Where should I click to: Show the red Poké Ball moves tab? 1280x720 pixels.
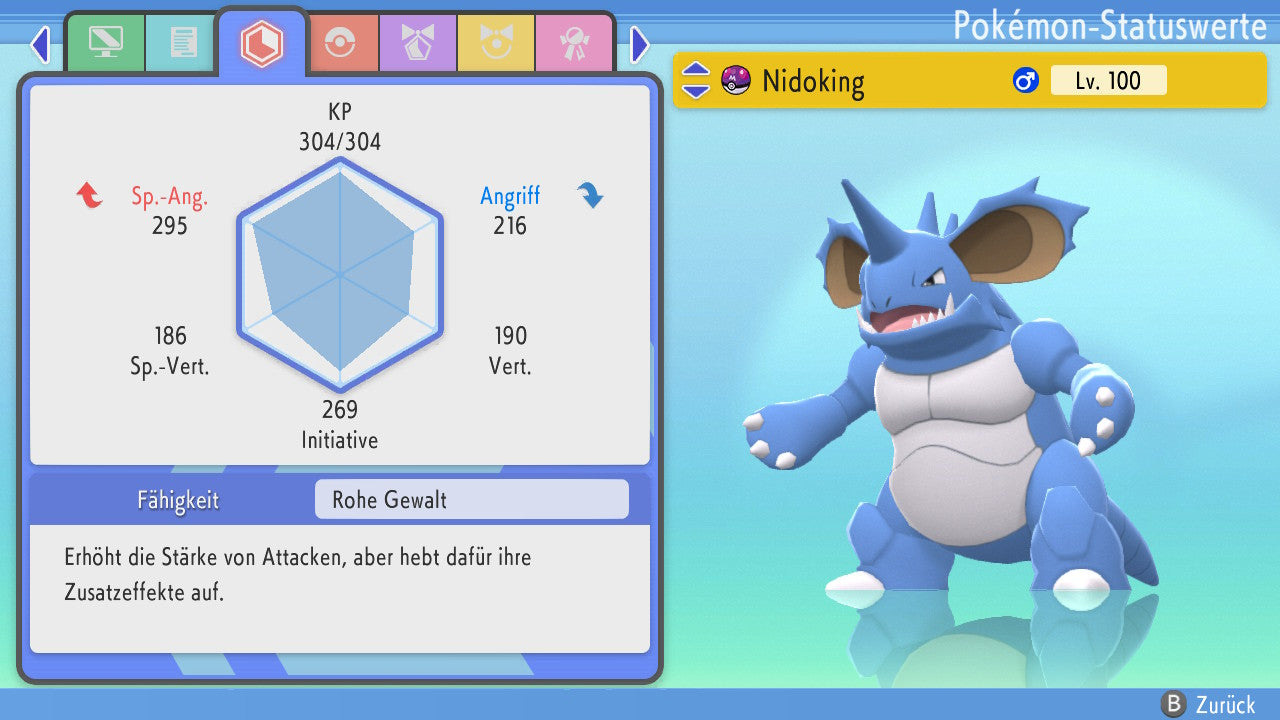(339, 43)
